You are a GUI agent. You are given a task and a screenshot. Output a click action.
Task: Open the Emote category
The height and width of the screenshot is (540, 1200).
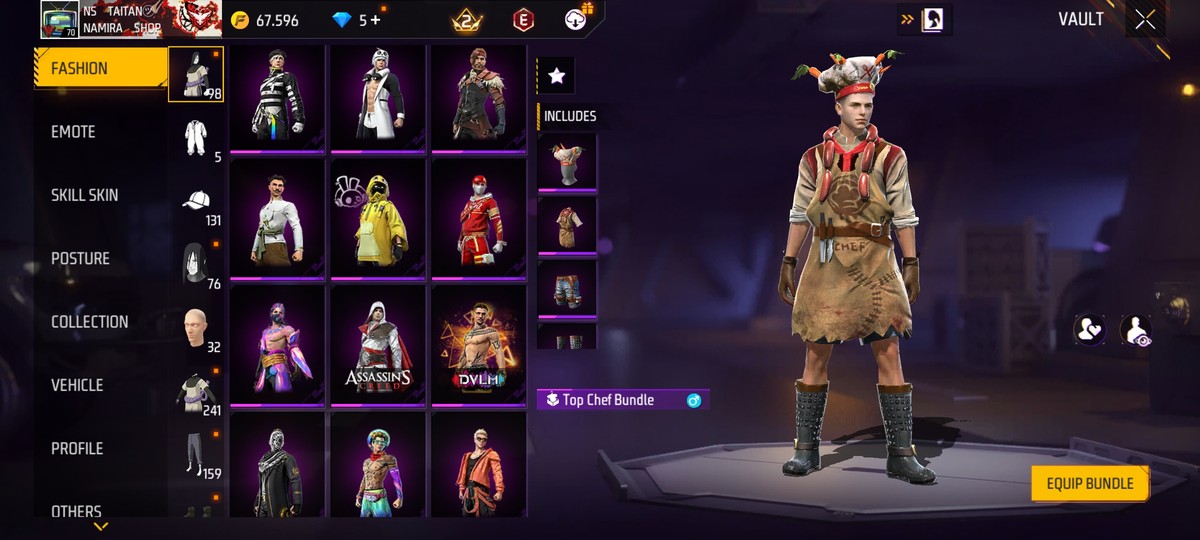coord(74,132)
